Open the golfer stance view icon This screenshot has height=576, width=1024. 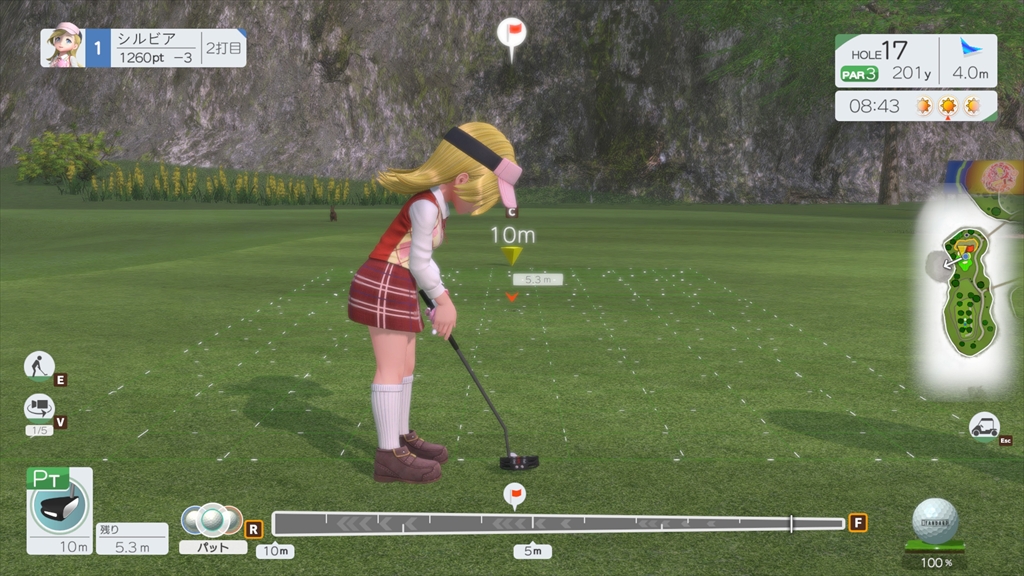pyautogui.click(x=39, y=366)
